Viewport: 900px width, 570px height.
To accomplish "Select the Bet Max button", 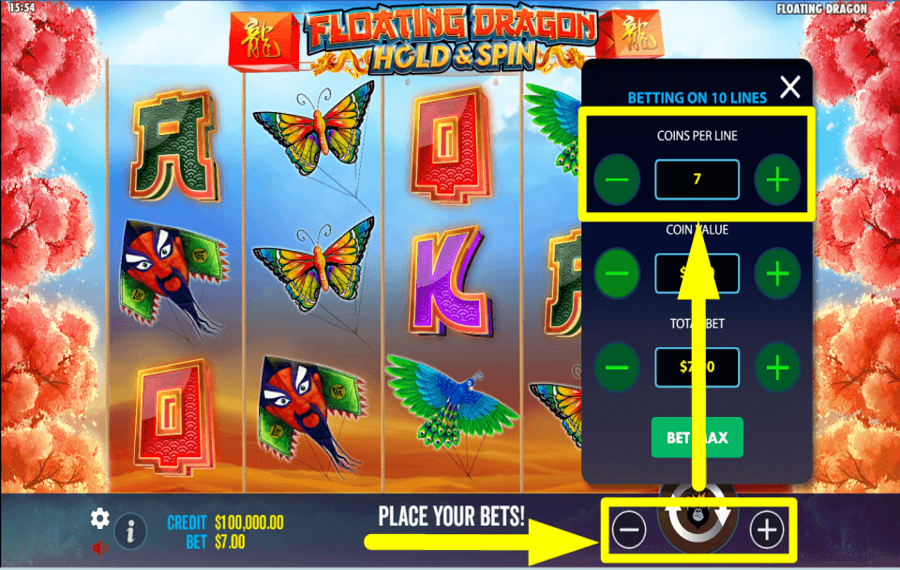I will 697,438.
